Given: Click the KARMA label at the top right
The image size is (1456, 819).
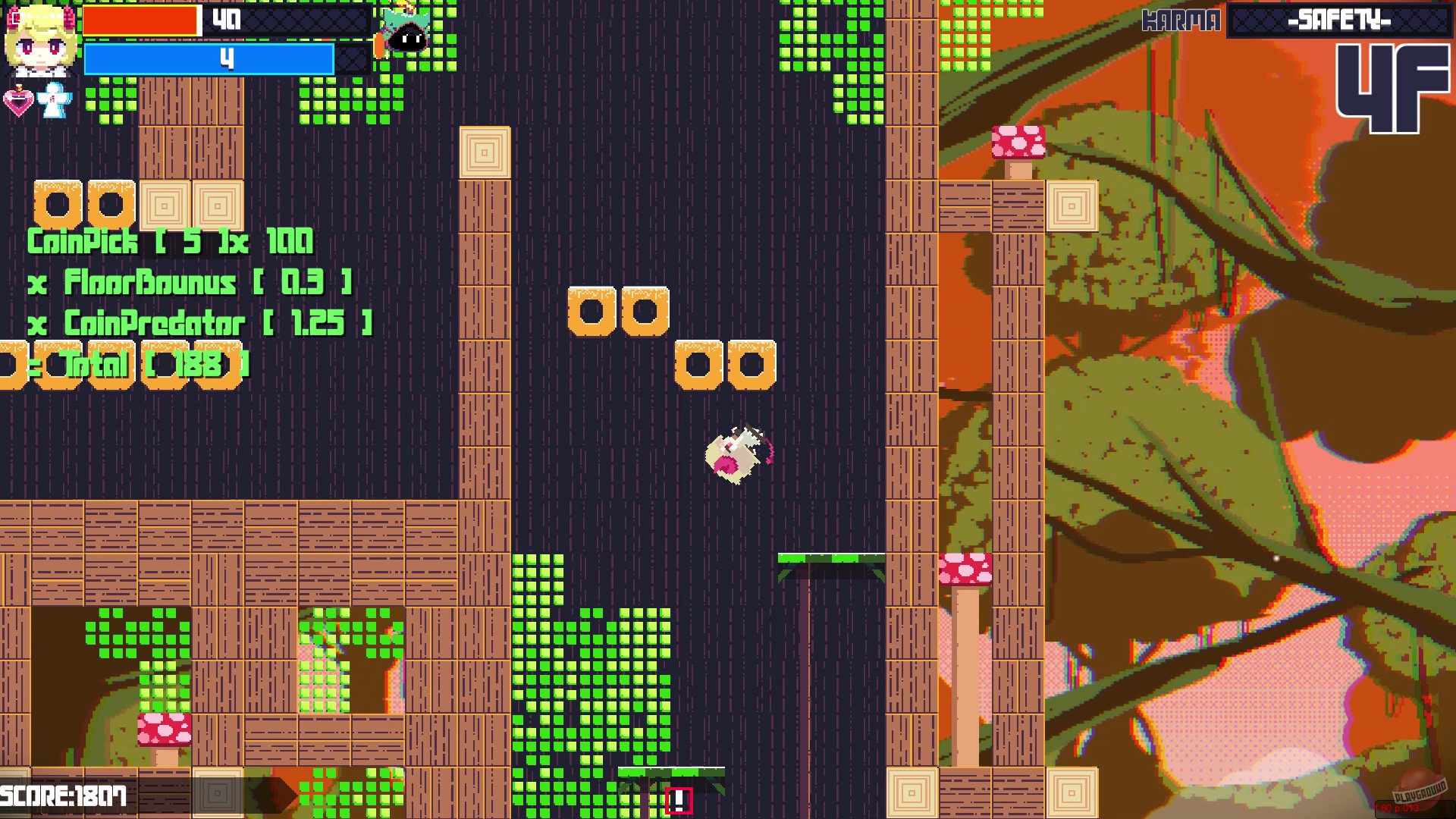Looking at the screenshot, I should [x=1181, y=20].
